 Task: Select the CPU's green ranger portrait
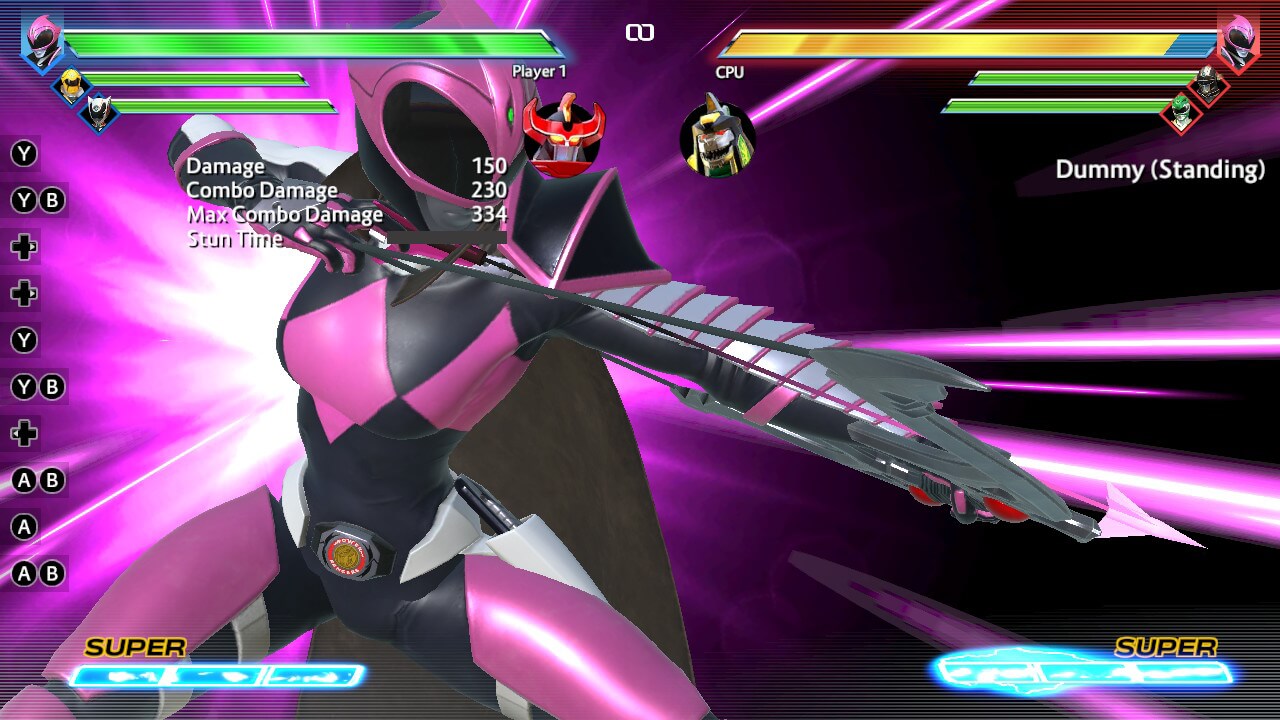(x=1181, y=111)
